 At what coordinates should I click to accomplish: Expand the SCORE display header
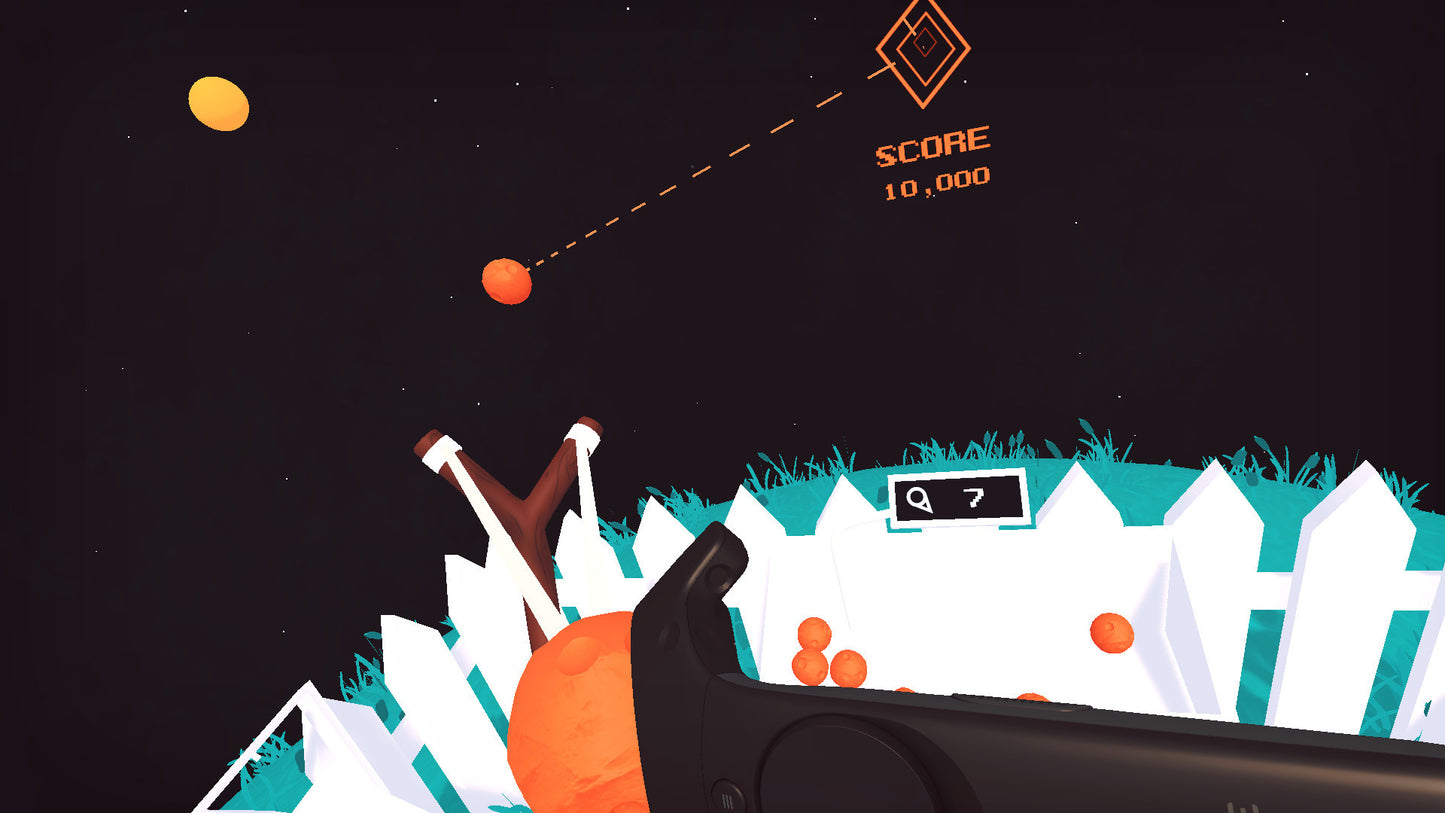(932, 145)
